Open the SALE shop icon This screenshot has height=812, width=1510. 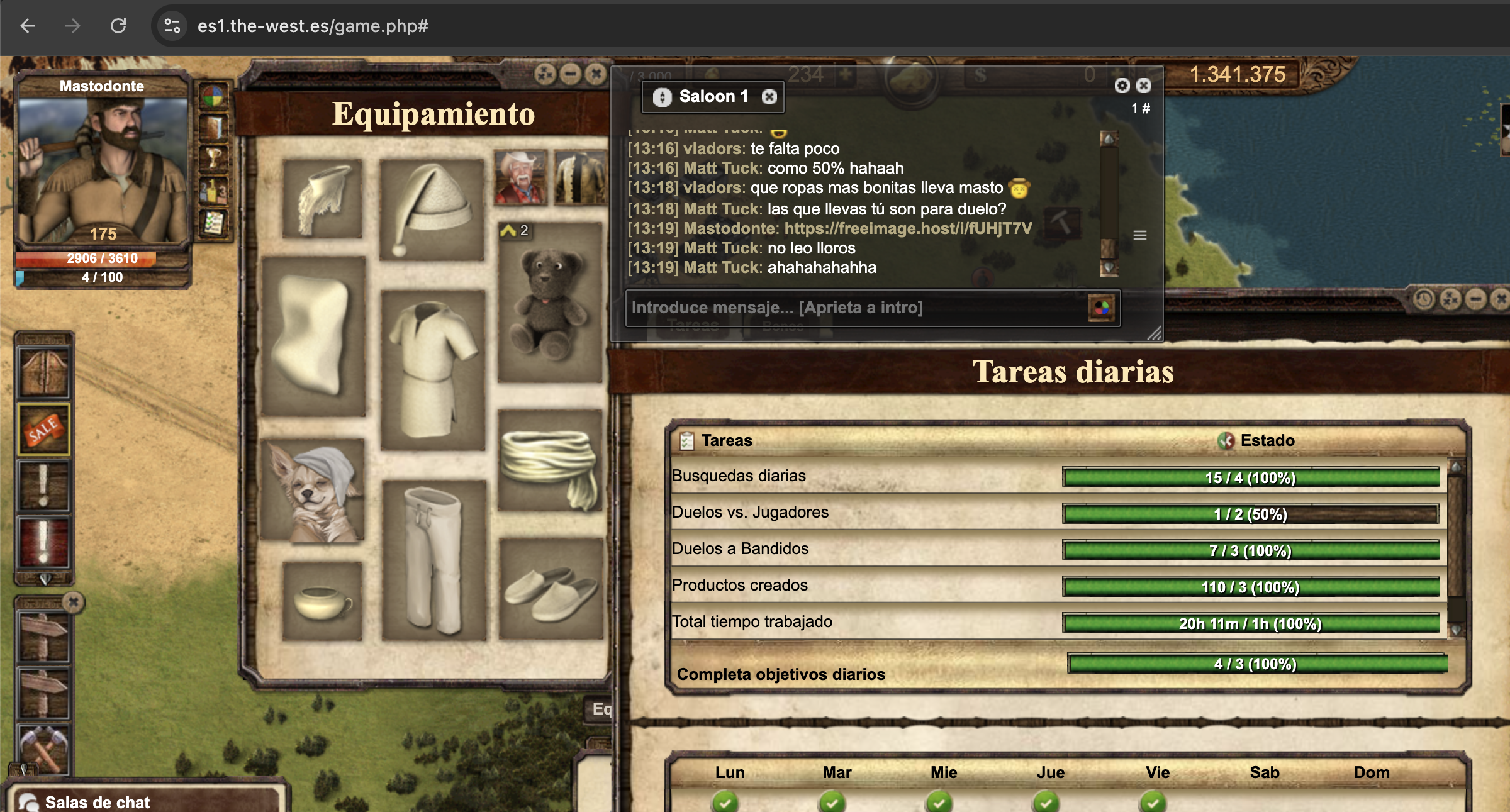[x=44, y=430]
